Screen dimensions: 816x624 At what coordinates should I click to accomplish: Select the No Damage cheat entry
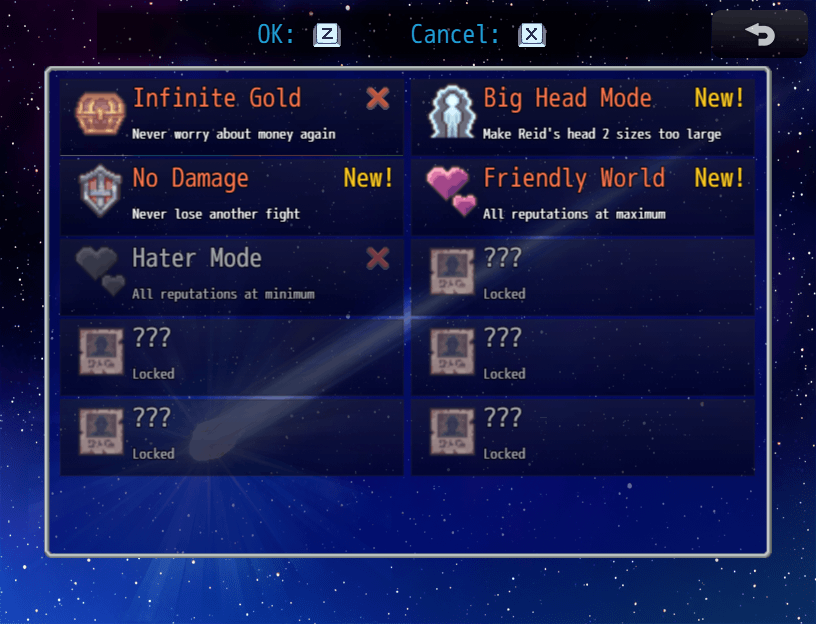(x=232, y=194)
